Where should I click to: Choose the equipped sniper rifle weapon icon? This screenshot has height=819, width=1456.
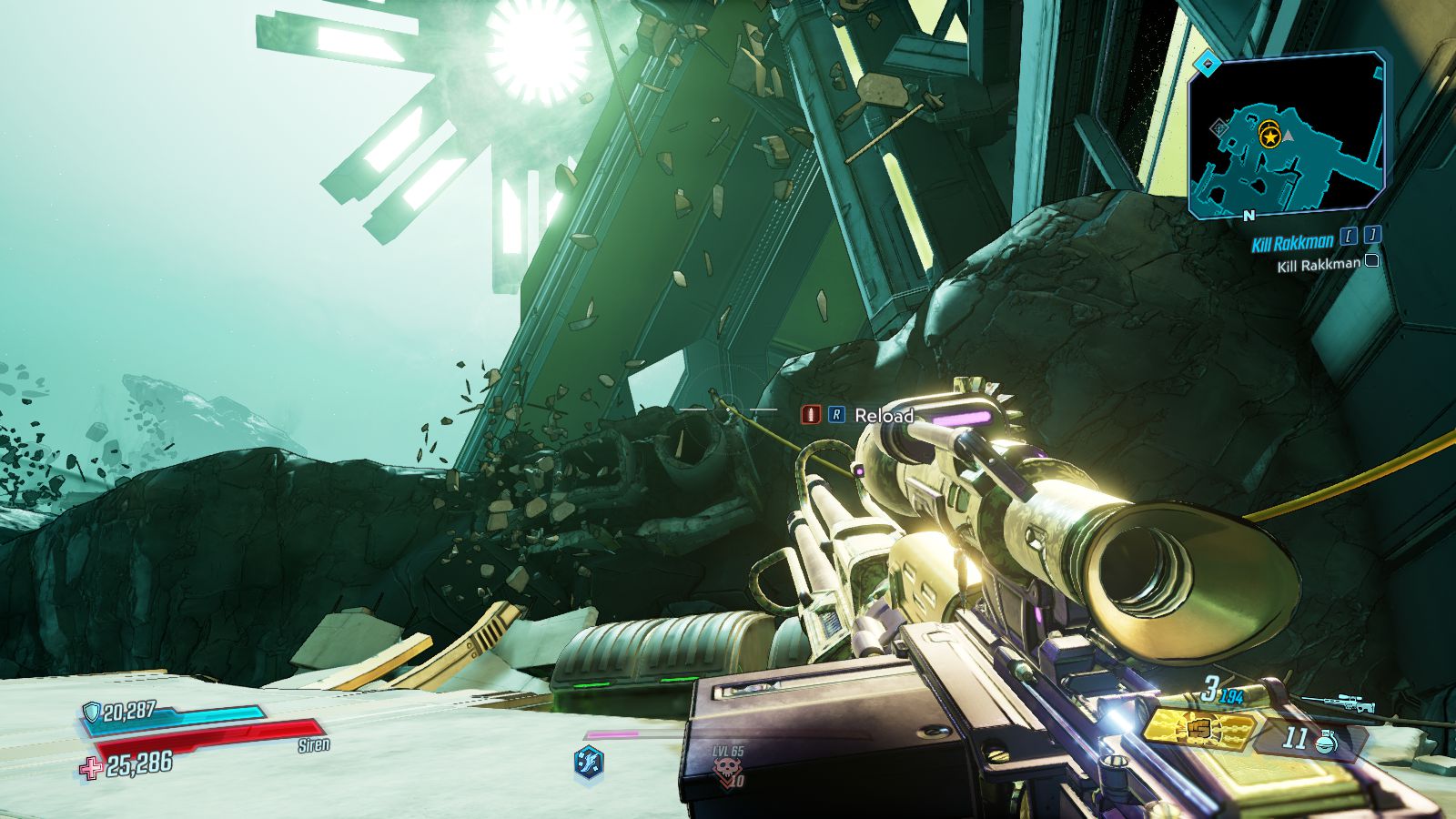tap(1337, 703)
